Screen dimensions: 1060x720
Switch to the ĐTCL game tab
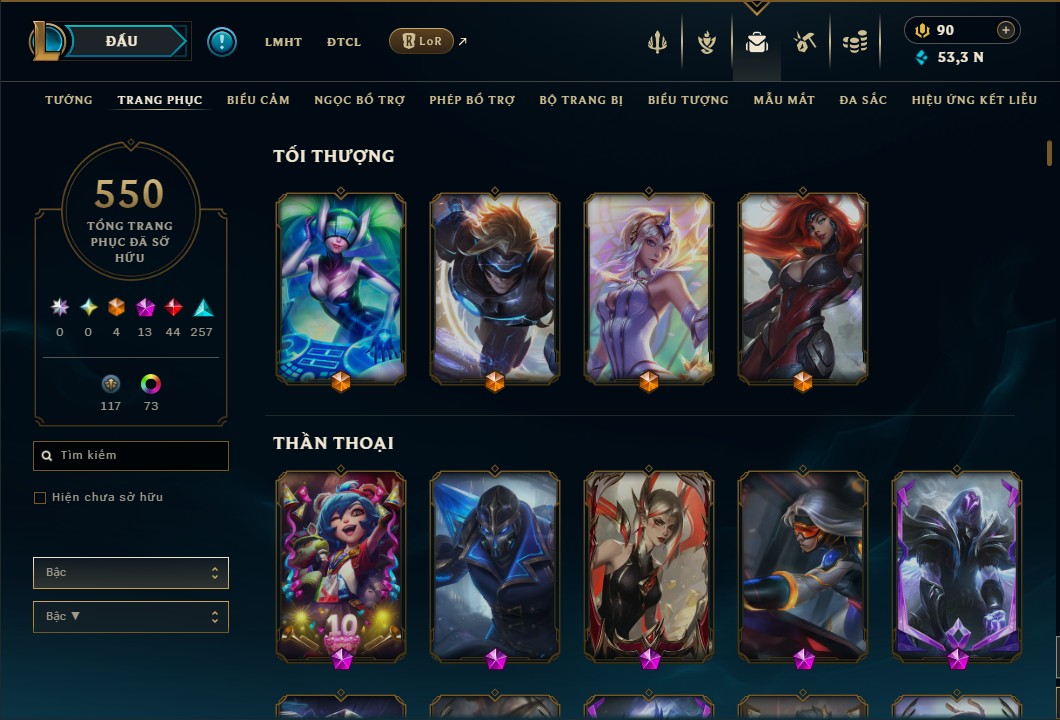[x=344, y=42]
